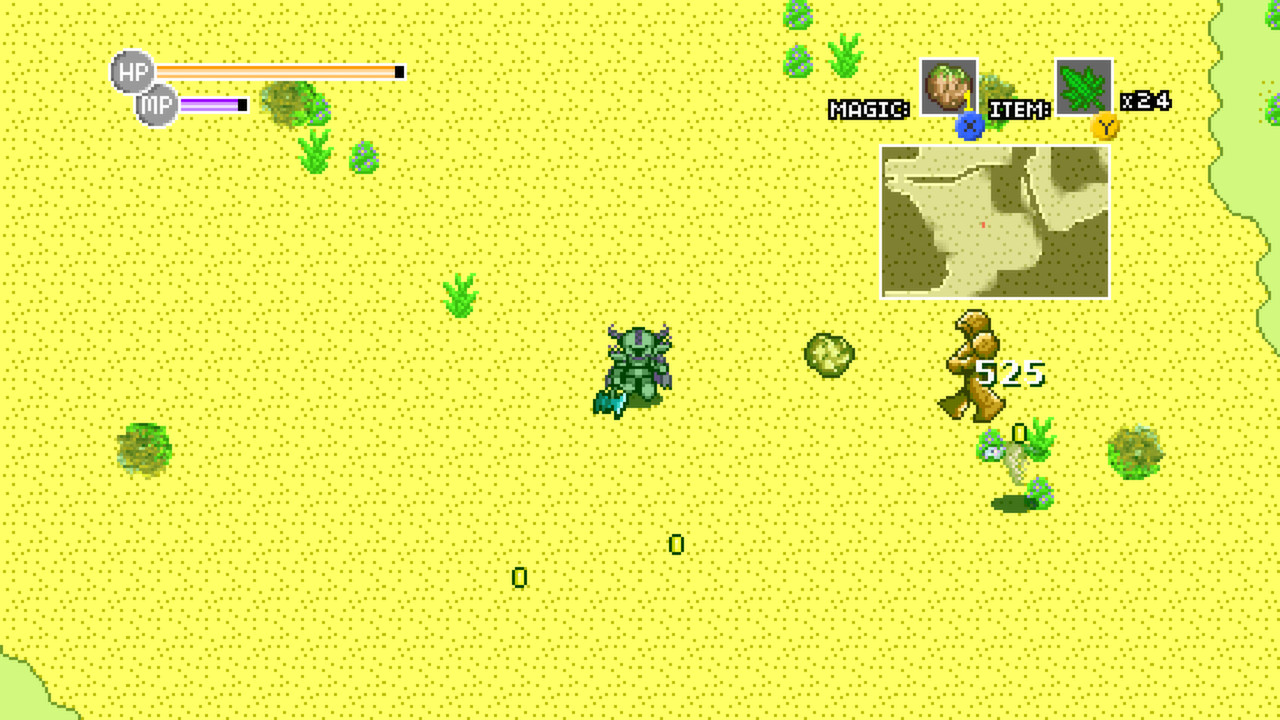Click the glowing orb left of the statue enemy
Image resolution: width=1280 pixels, height=720 pixels.
[826, 355]
